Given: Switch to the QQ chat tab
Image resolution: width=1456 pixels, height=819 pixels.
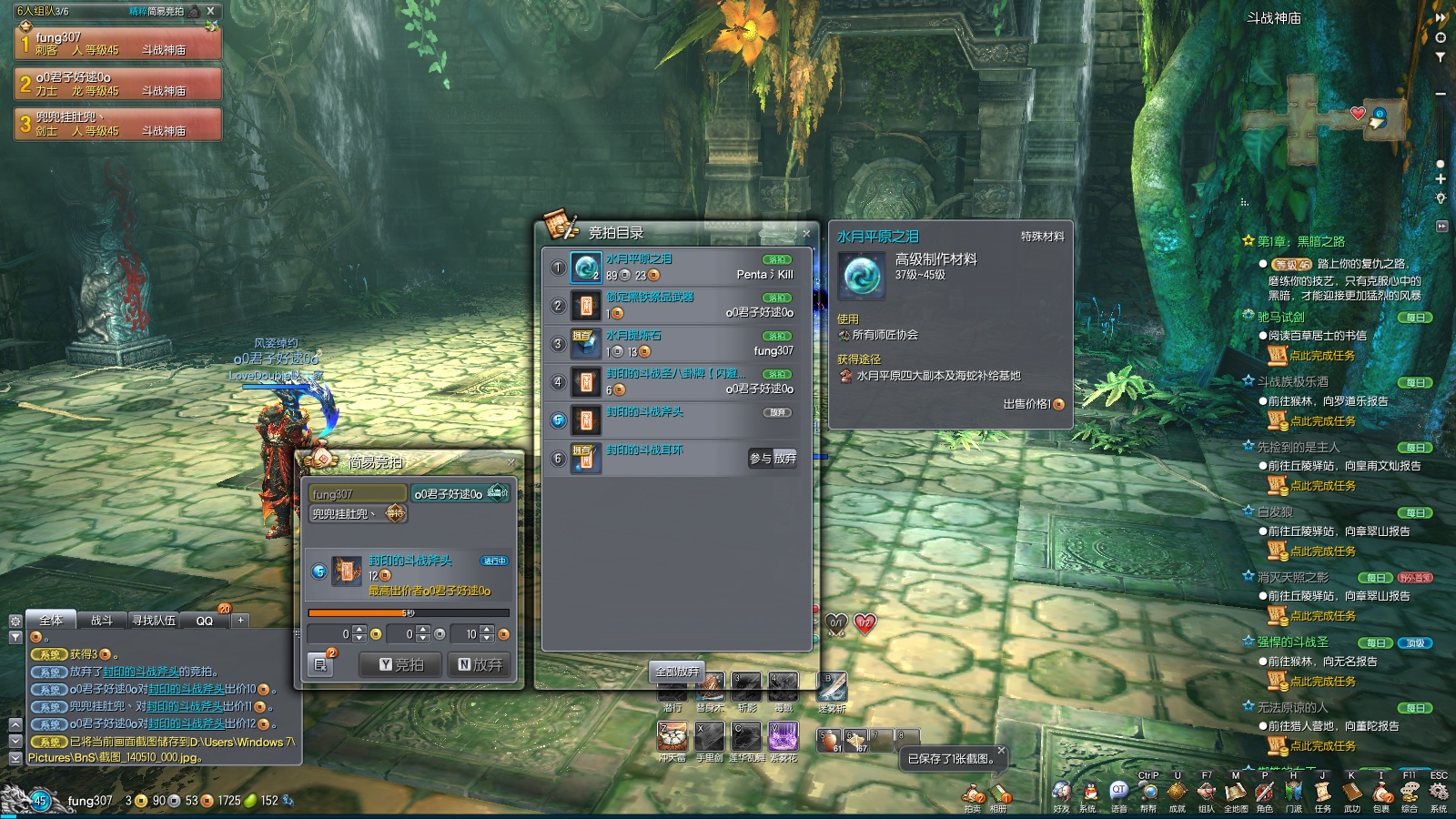Looking at the screenshot, I should click(x=204, y=621).
